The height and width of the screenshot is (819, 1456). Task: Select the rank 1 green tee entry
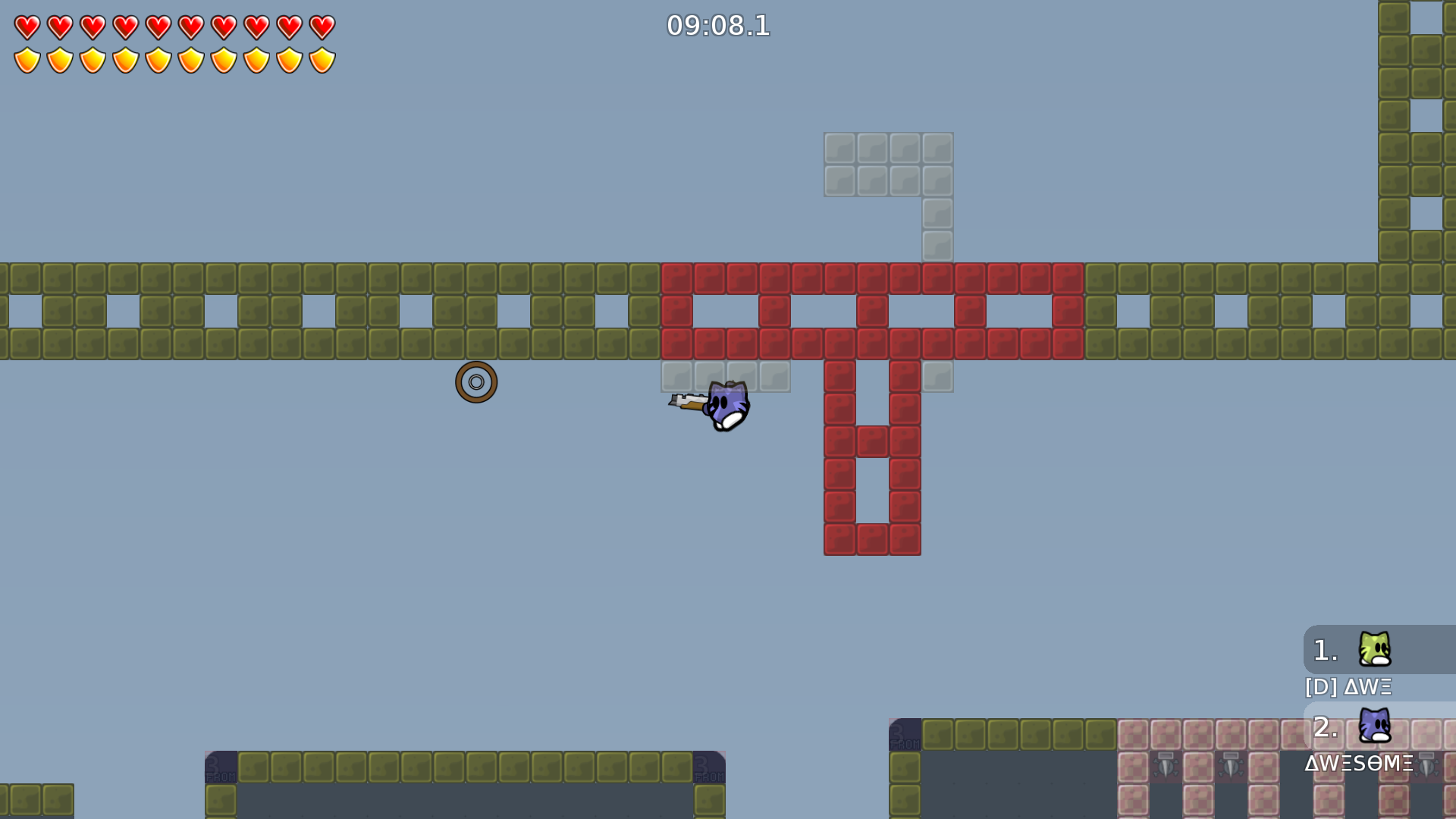[1374, 650]
